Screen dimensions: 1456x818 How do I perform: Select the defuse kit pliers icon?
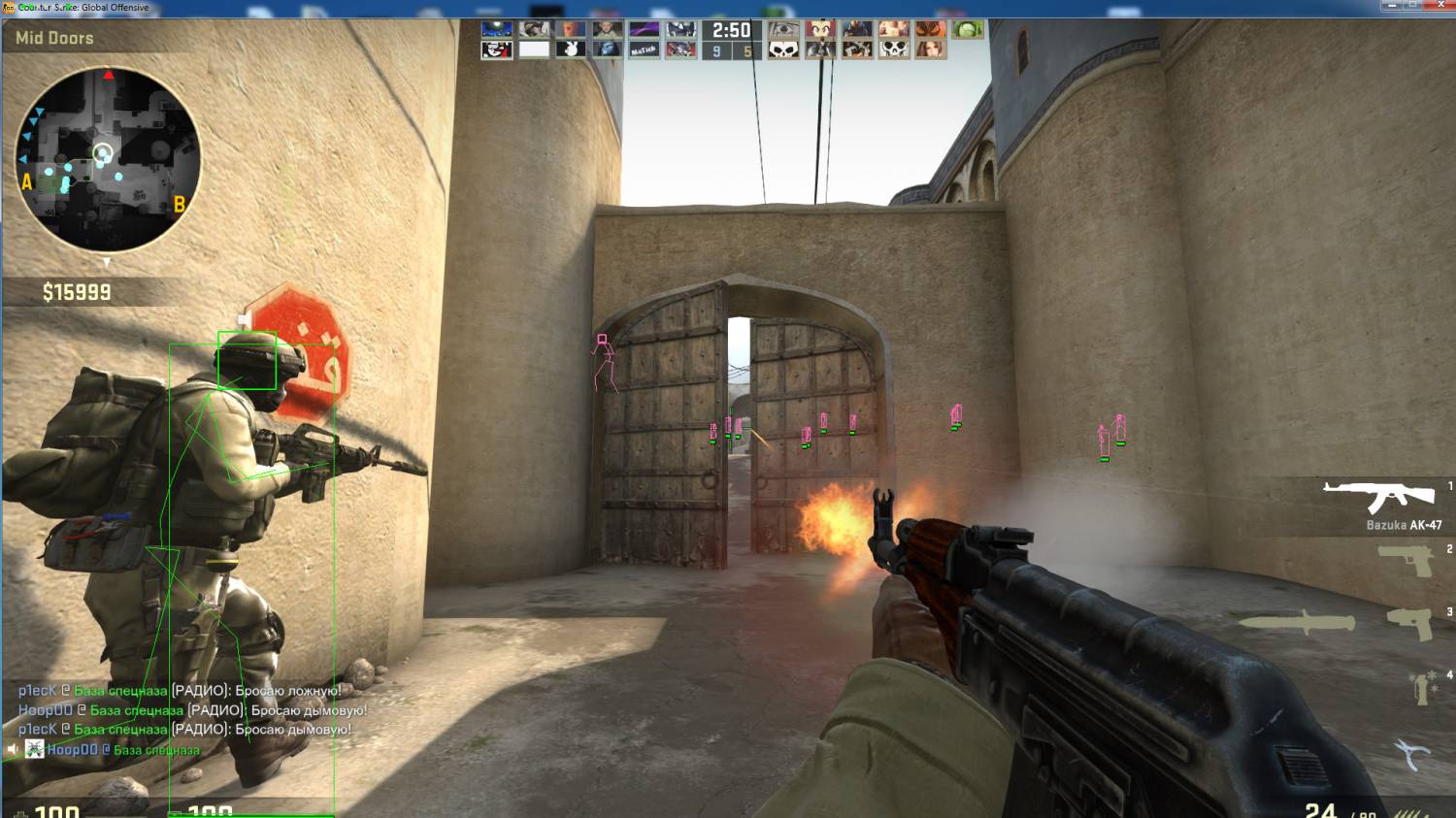tap(1412, 754)
